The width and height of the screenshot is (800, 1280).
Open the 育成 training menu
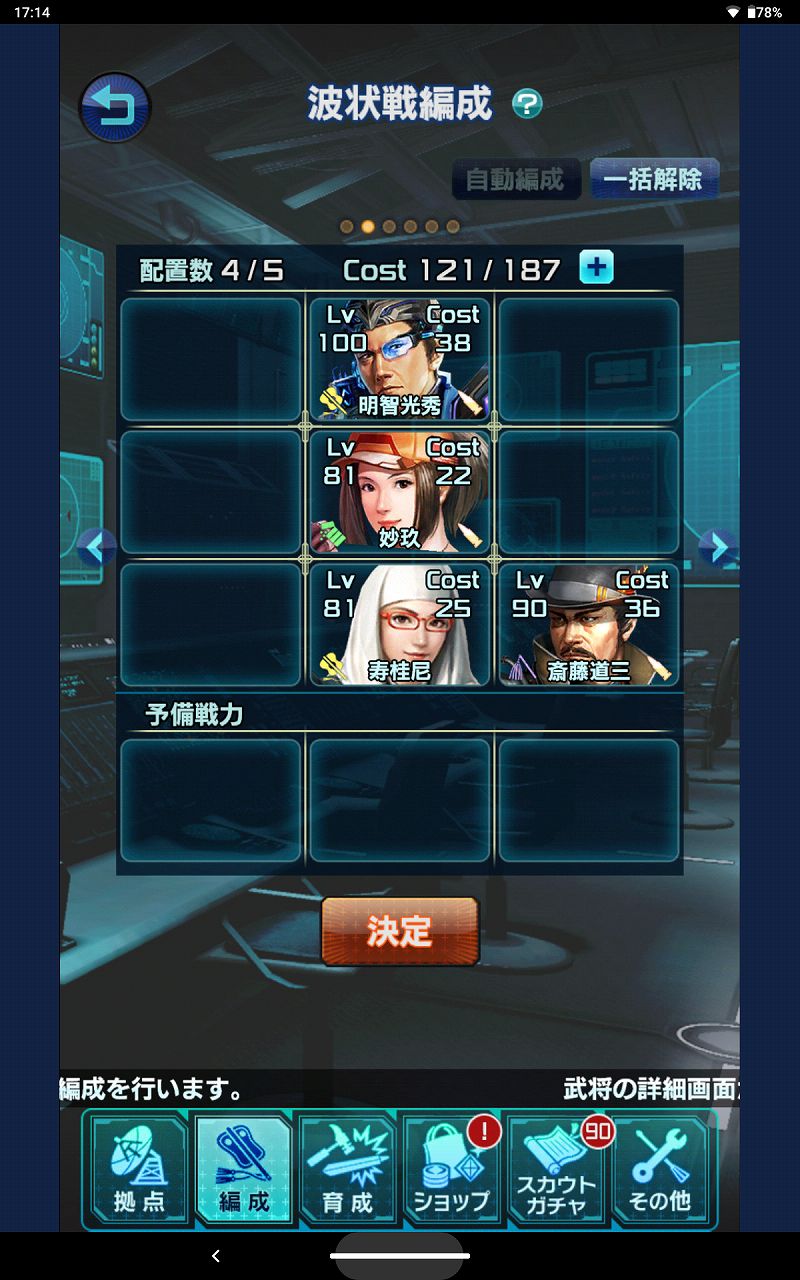348,1170
